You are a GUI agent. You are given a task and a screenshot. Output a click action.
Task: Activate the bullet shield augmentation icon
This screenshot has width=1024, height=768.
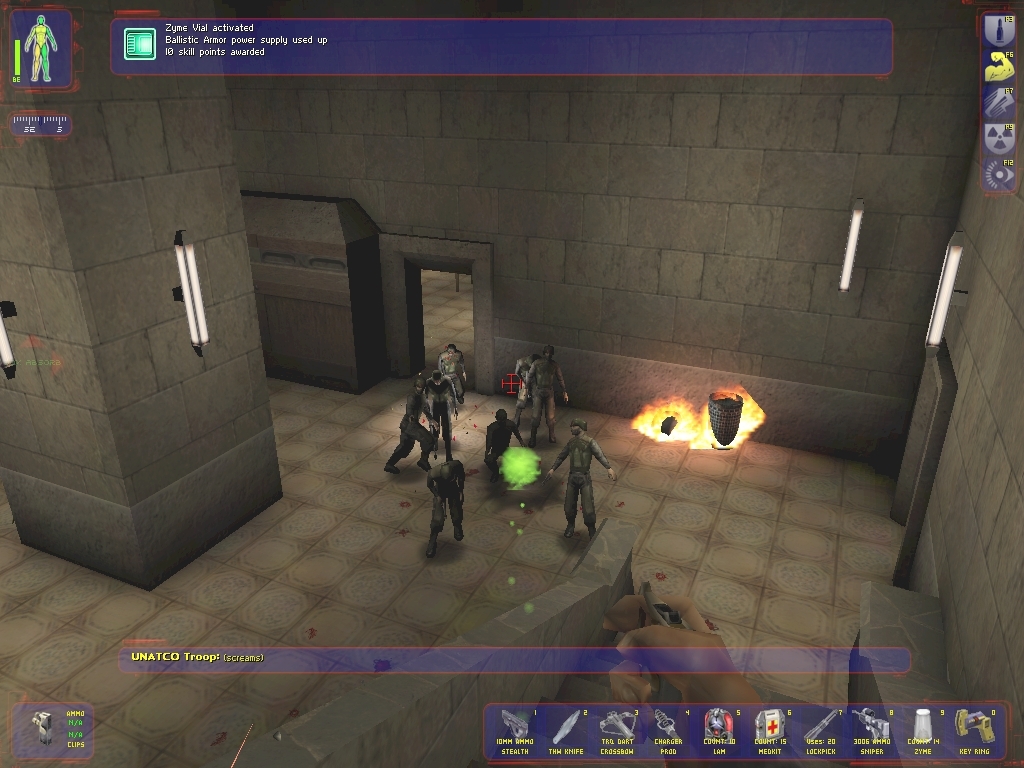pyautogui.click(x=999, y=30)
